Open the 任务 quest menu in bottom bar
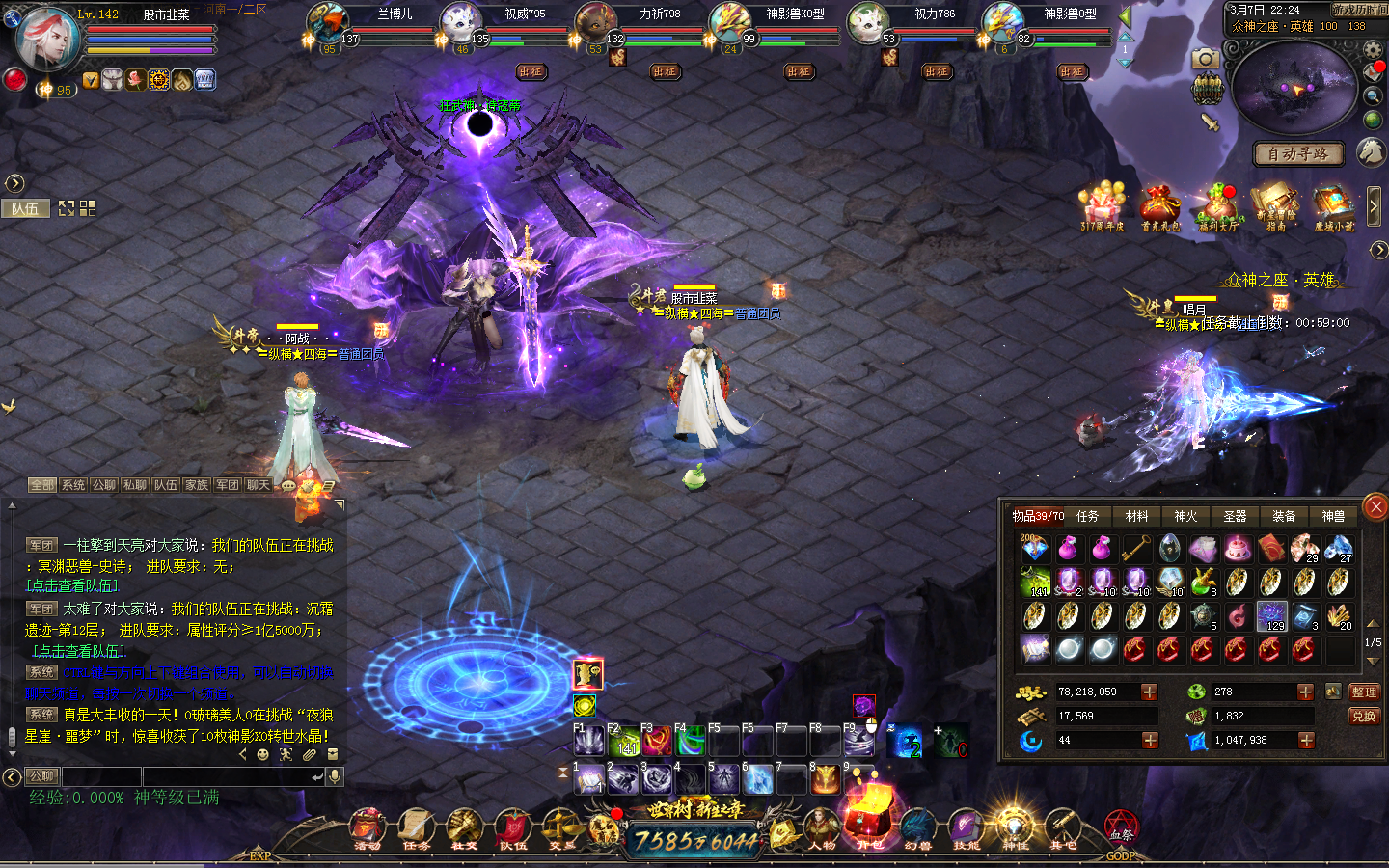1389x868 pixels. tap(417, 829)
